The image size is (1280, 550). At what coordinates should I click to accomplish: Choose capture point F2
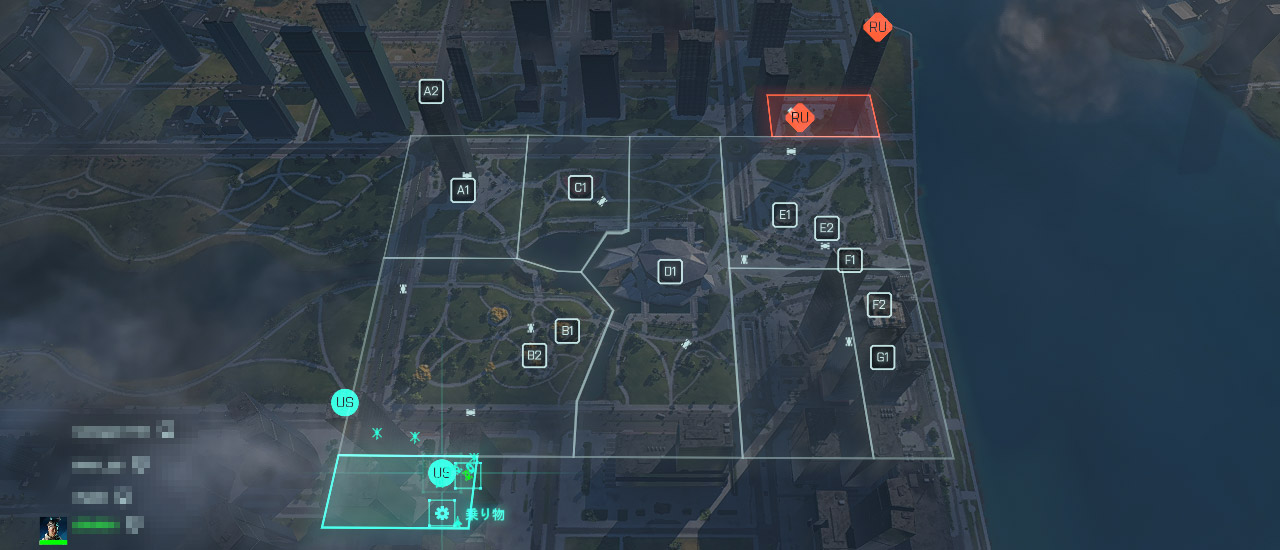(x=879, y=305)
